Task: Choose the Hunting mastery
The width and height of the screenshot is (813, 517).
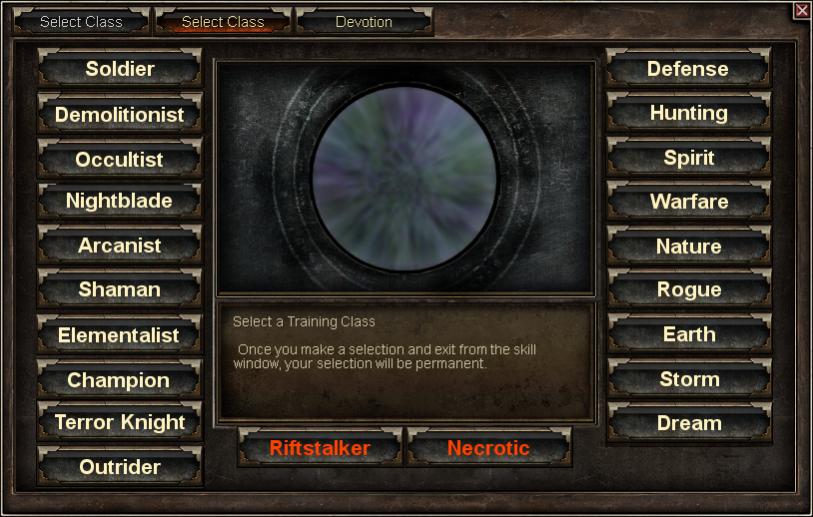Action: click(x=688, y=113)
